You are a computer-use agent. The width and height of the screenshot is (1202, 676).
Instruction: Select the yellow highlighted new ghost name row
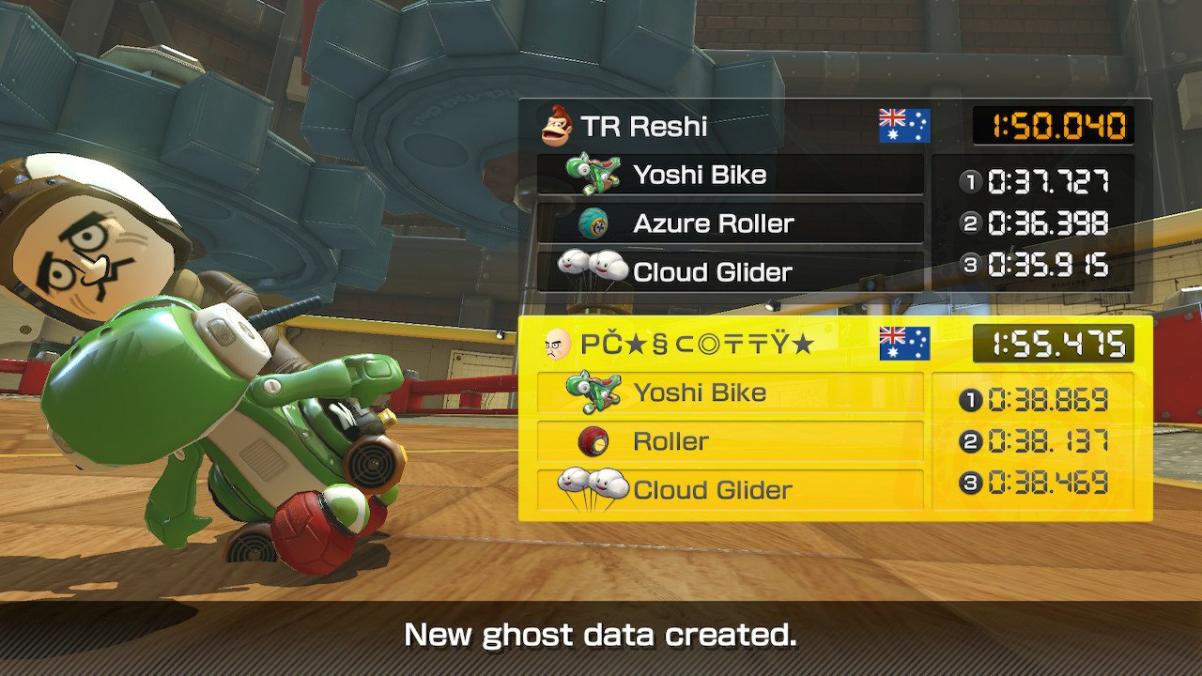[700, 344]
